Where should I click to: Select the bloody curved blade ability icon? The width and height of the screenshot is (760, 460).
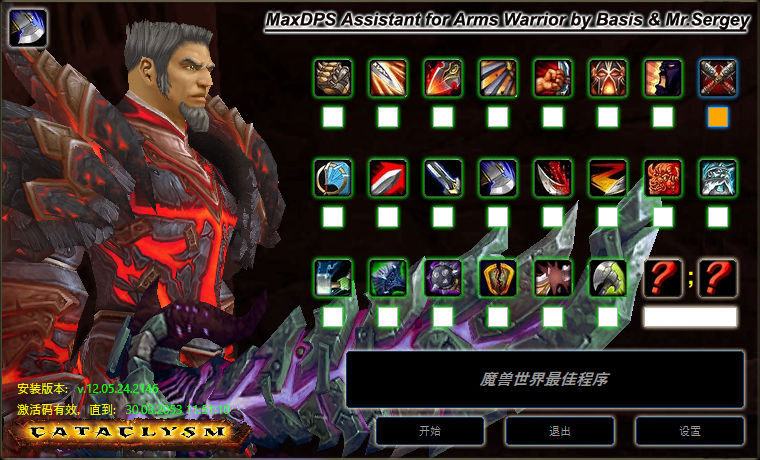(x=553, y=178)
